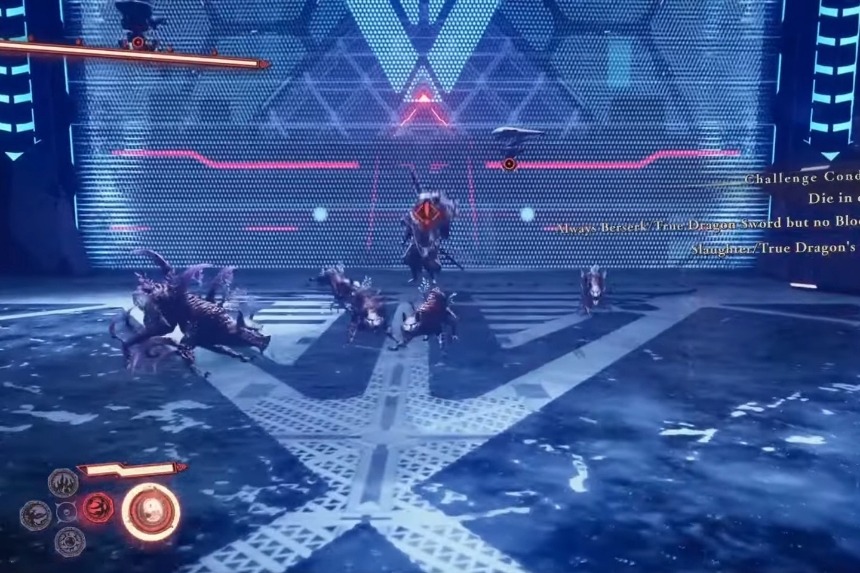This screenshot has width=860, height=573.
Task: Select the glowing red claw skill icon
Action: (x=97, y=508)
